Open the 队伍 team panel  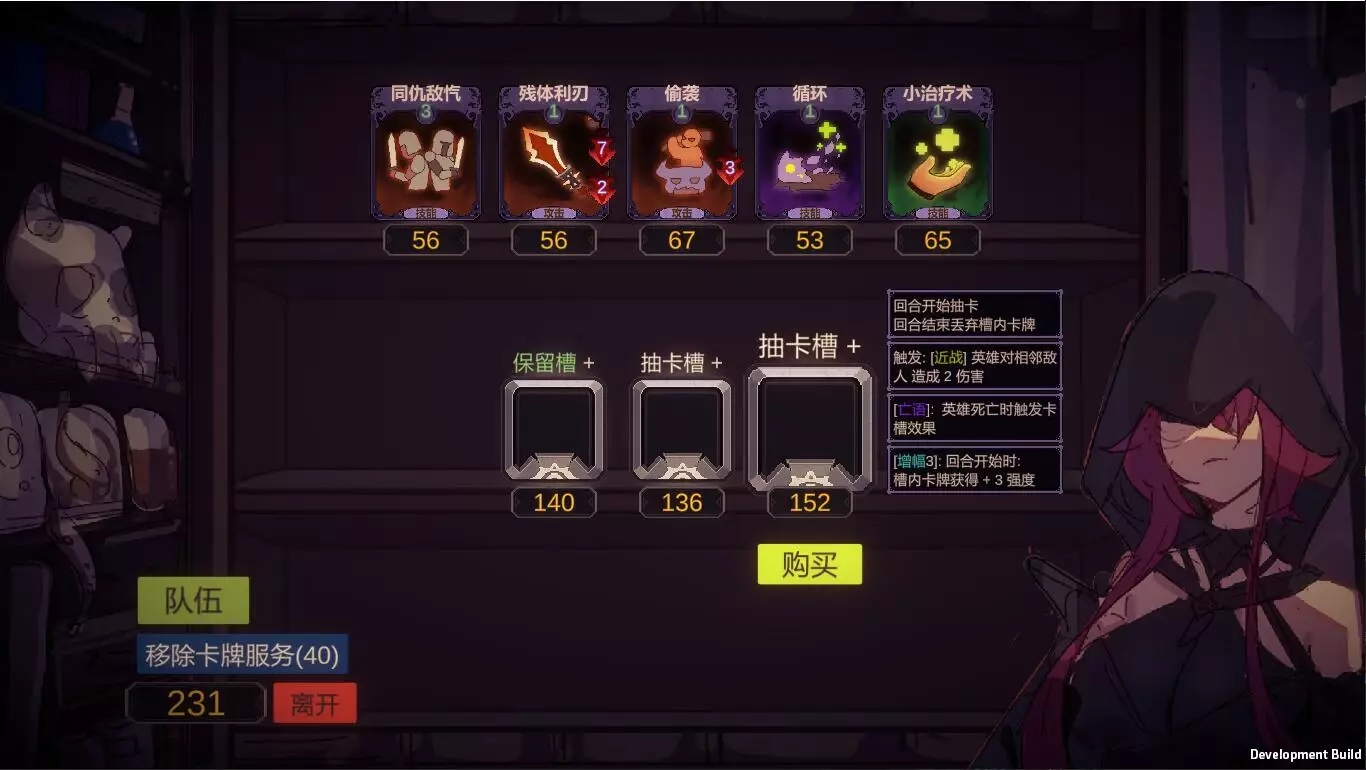pyautogui.click(x=194, y=600)
